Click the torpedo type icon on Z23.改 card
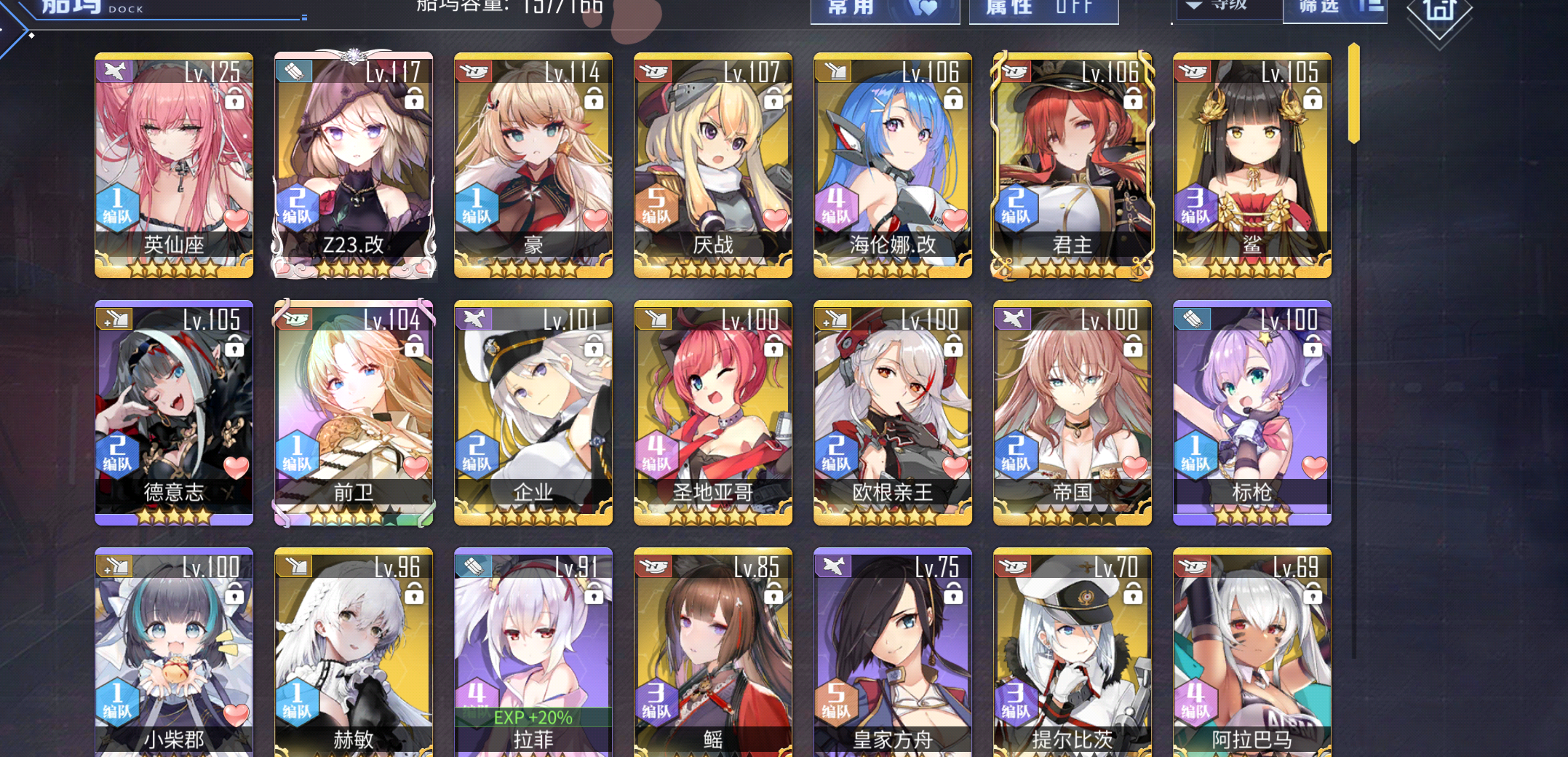 [294, 71]
